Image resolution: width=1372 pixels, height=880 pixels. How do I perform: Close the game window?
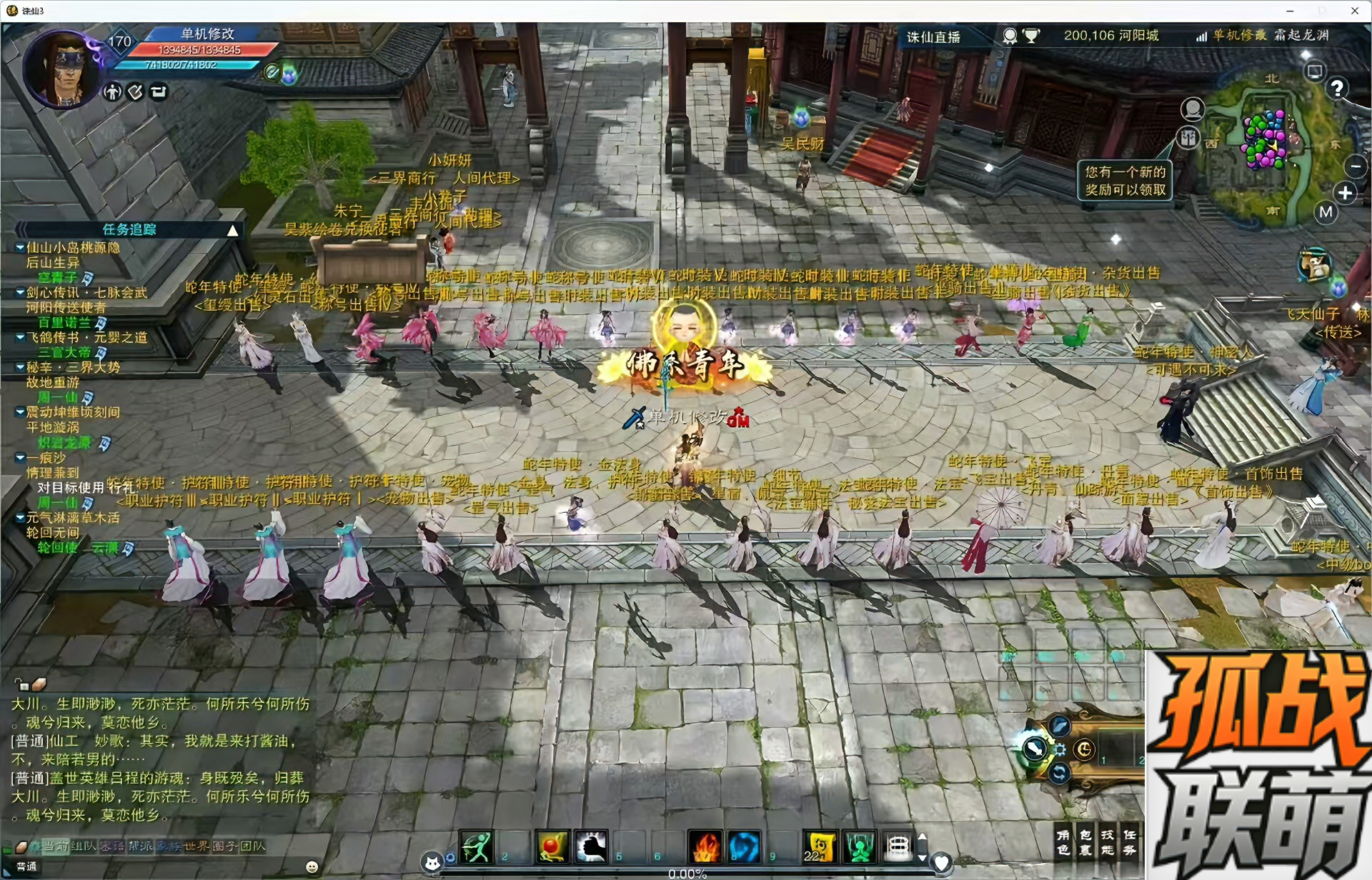pyautogui.click(x=1355, y=11)
